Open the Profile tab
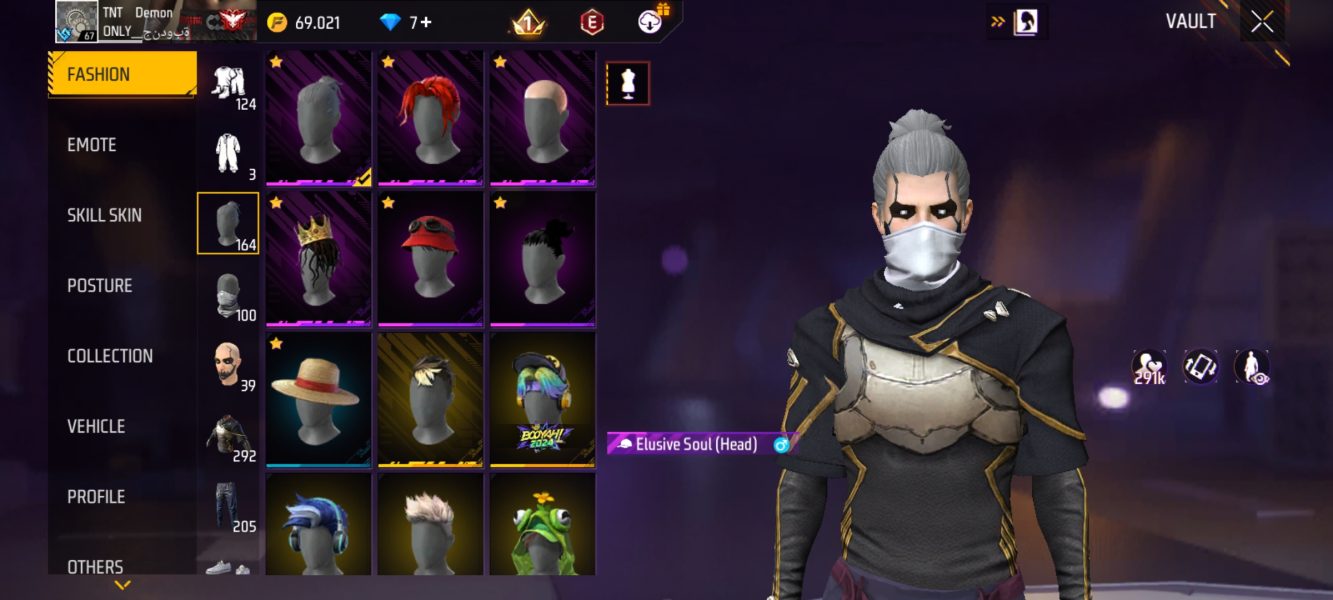The height and width of the screenshot is (600, 1333). click(96, 497)
